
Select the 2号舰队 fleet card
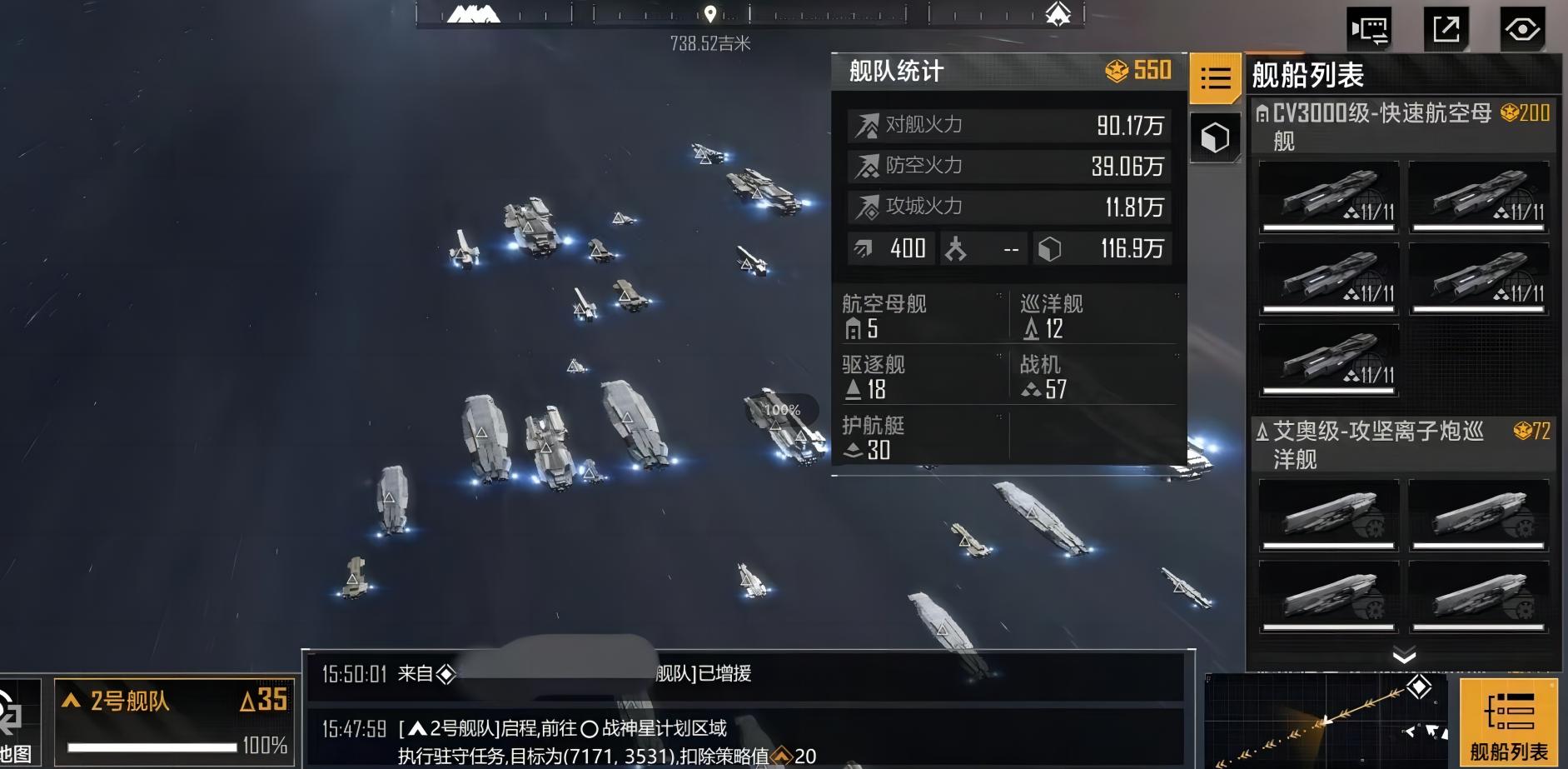click(175, 722)
